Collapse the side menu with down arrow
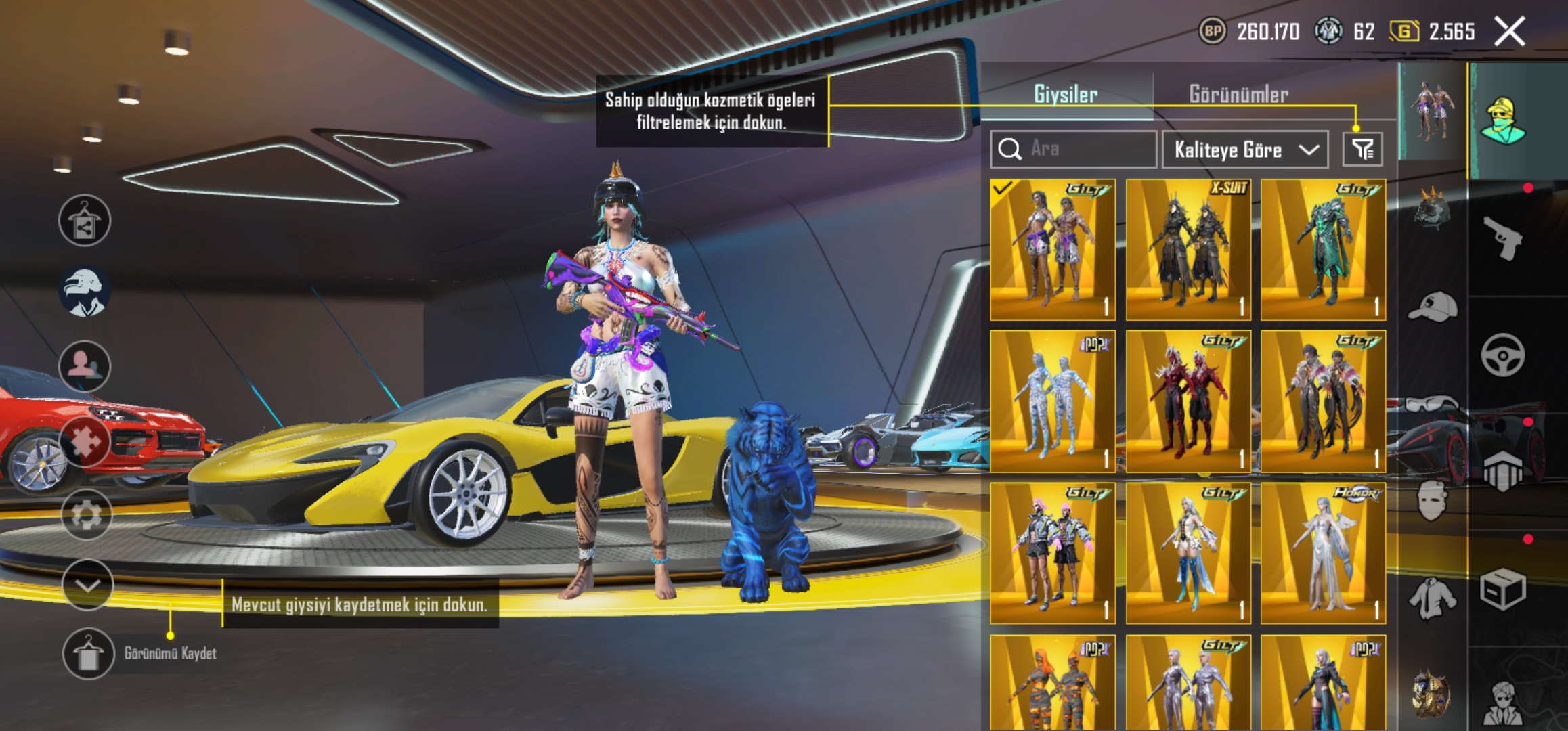 [x=87, y=585]
